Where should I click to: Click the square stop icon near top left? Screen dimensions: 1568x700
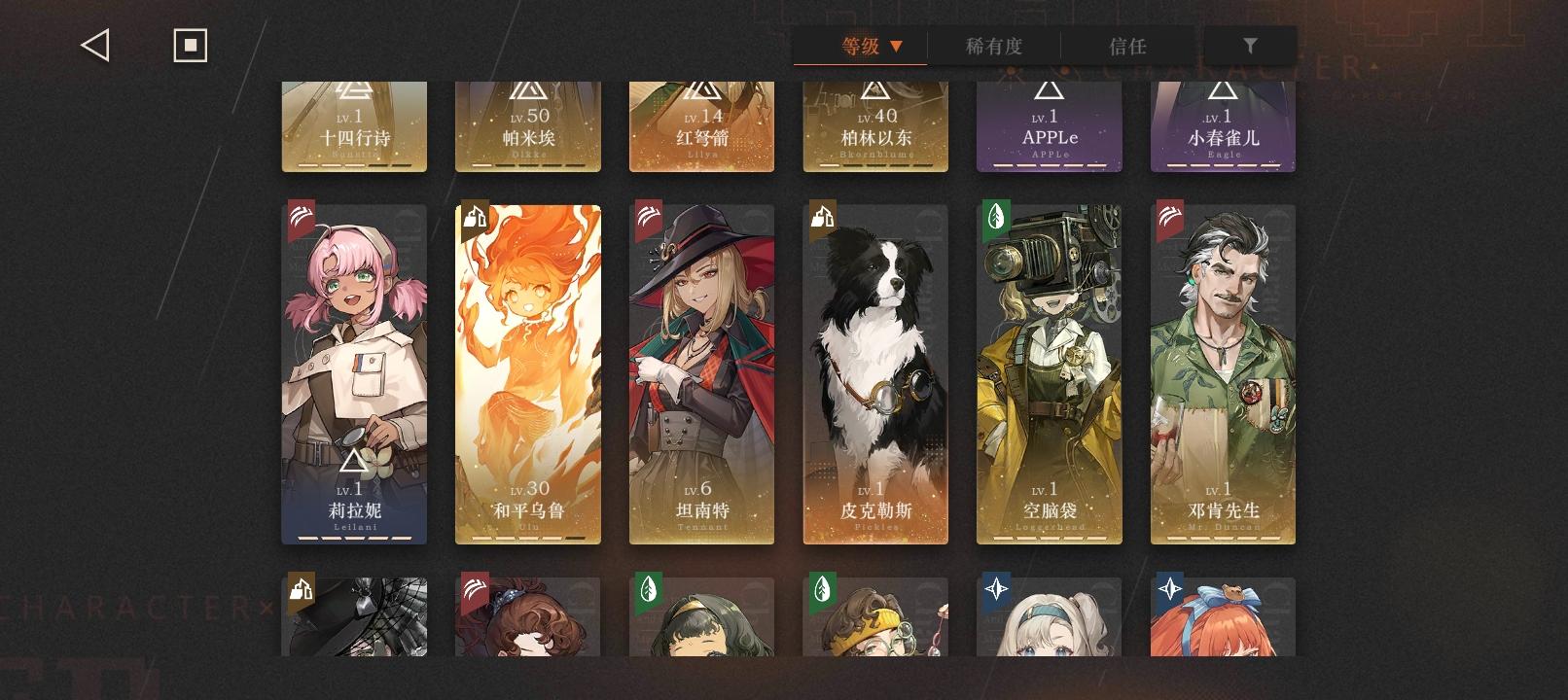(190, 44)
